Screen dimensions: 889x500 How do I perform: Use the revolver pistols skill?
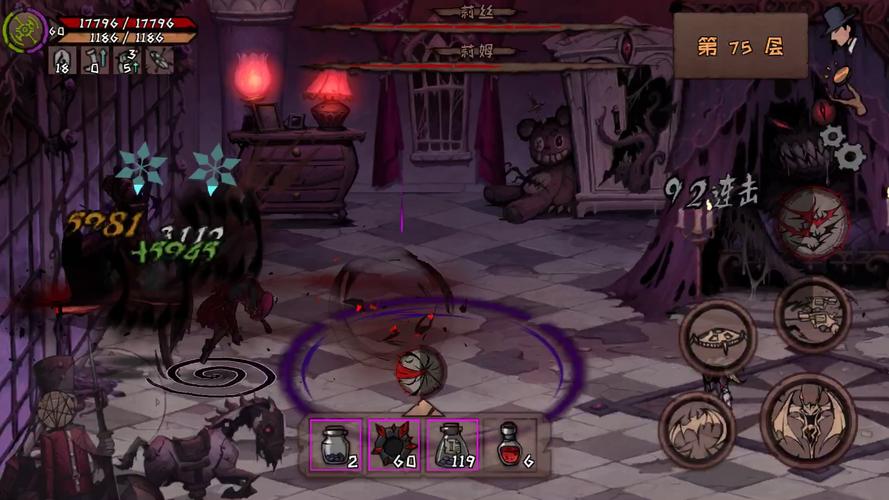[x=812, y=314]
